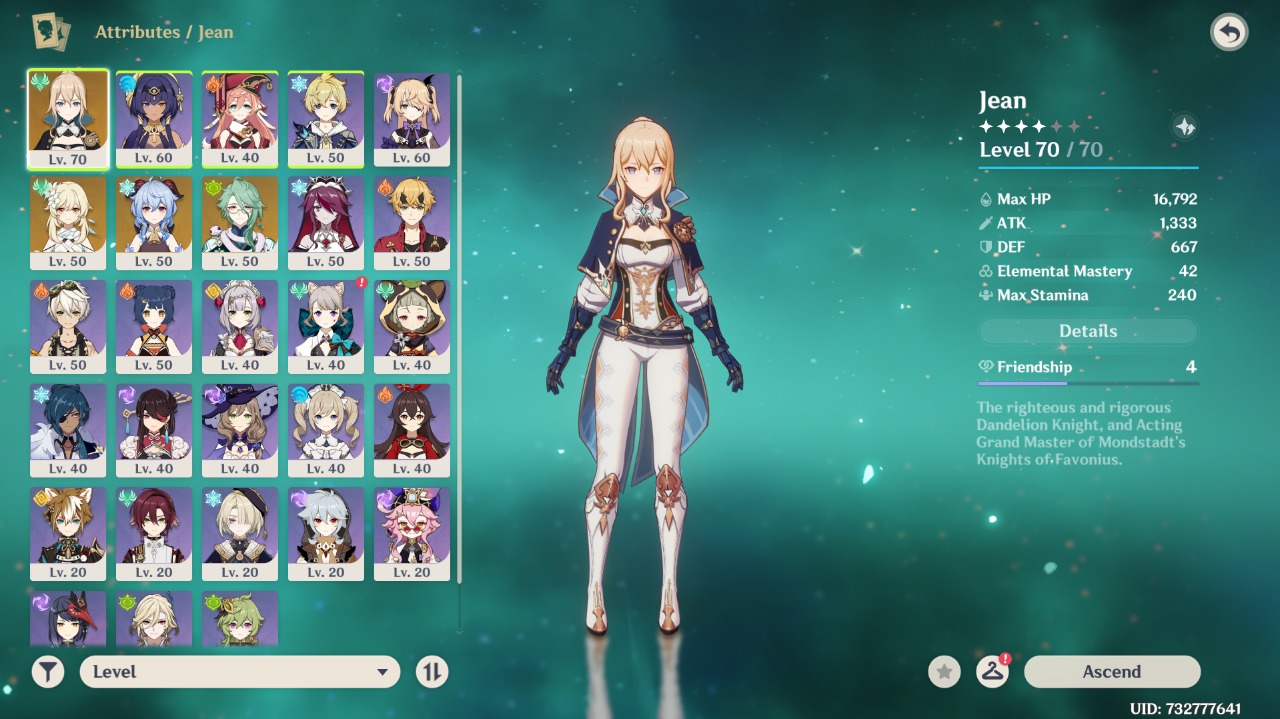
Task: Choose Kaeya's character portrait
Action: click(x=68, y=430)
